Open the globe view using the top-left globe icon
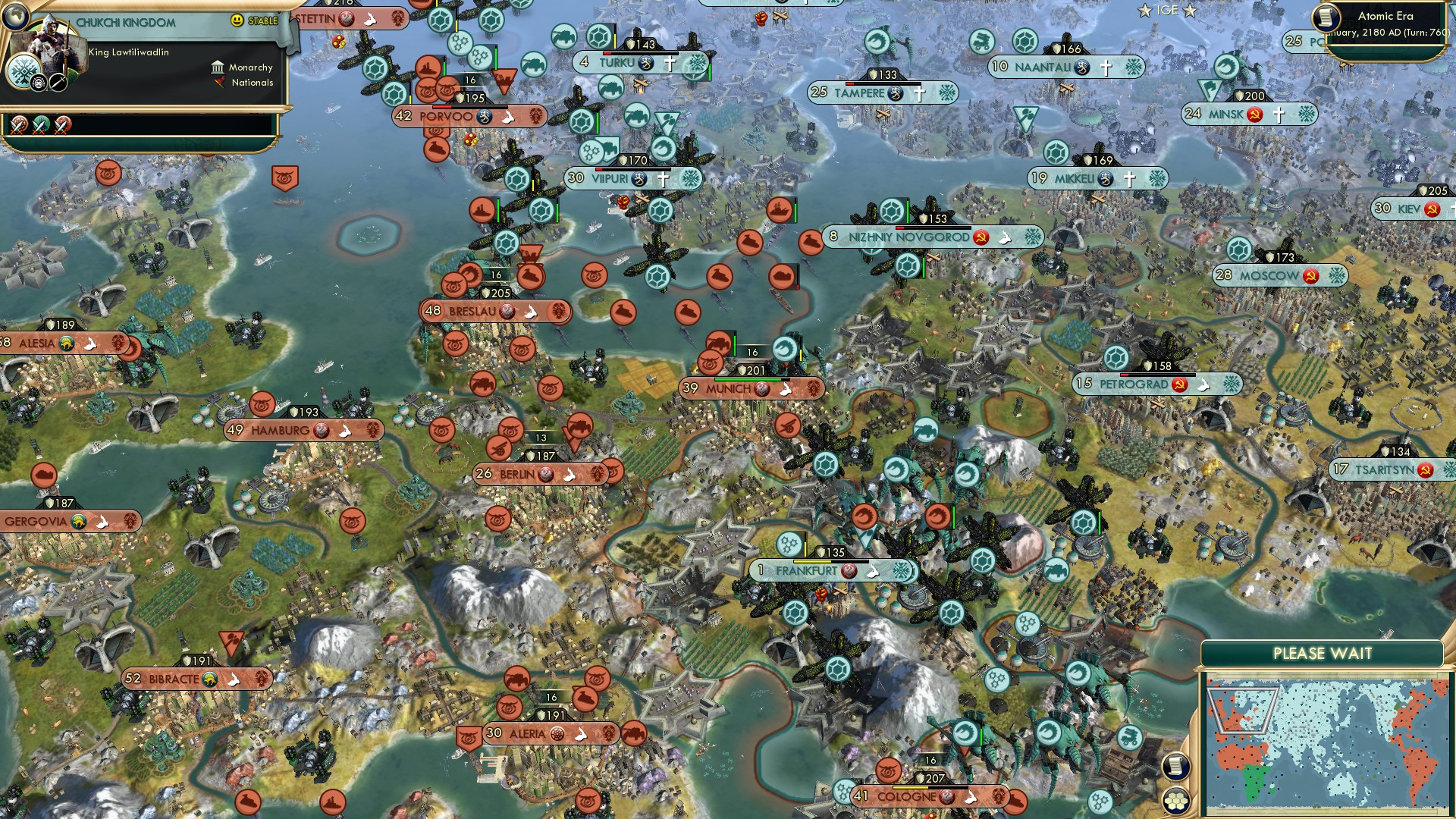1456x819 pixels. [x=15, y=16]
